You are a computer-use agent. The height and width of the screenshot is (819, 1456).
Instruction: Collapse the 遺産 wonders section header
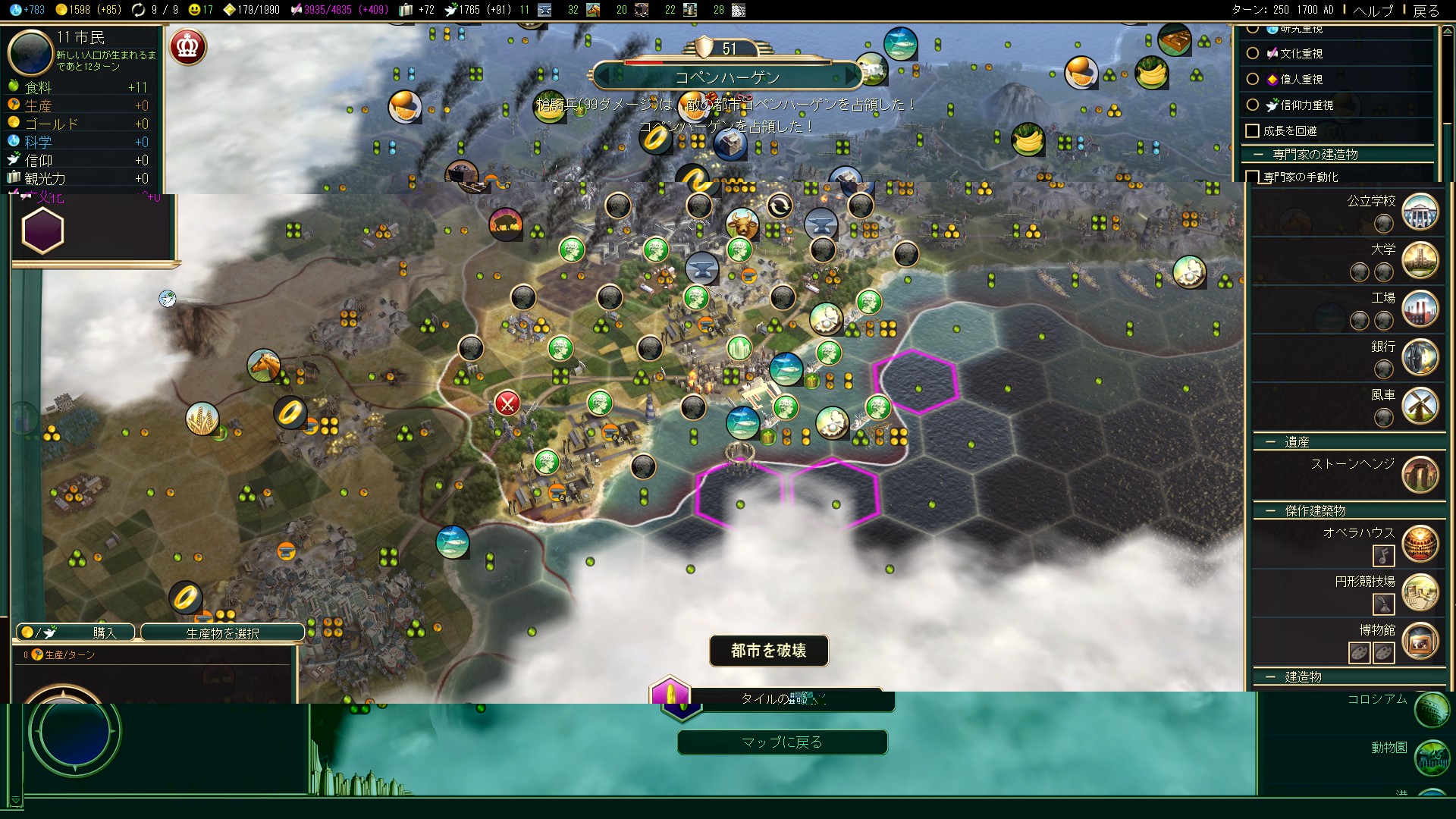point(1270,442)
